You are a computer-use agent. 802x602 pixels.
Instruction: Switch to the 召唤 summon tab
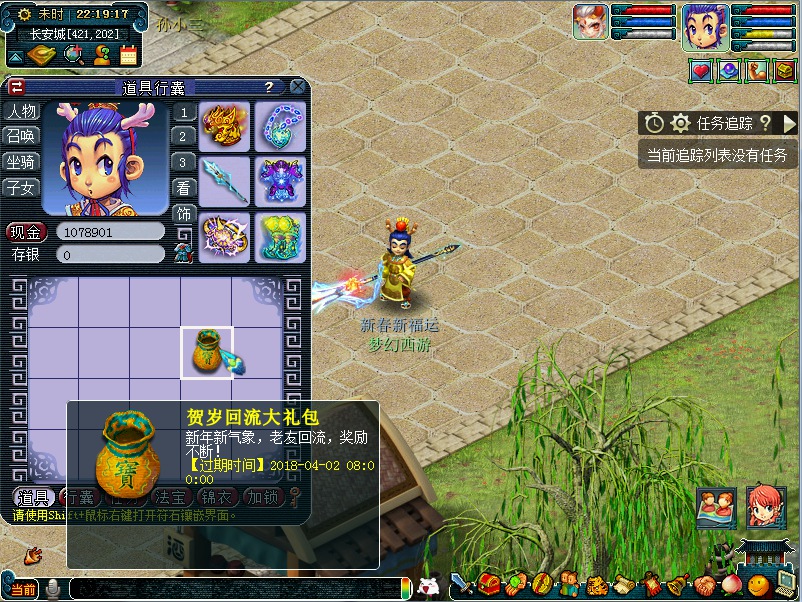tap(21, 136)
